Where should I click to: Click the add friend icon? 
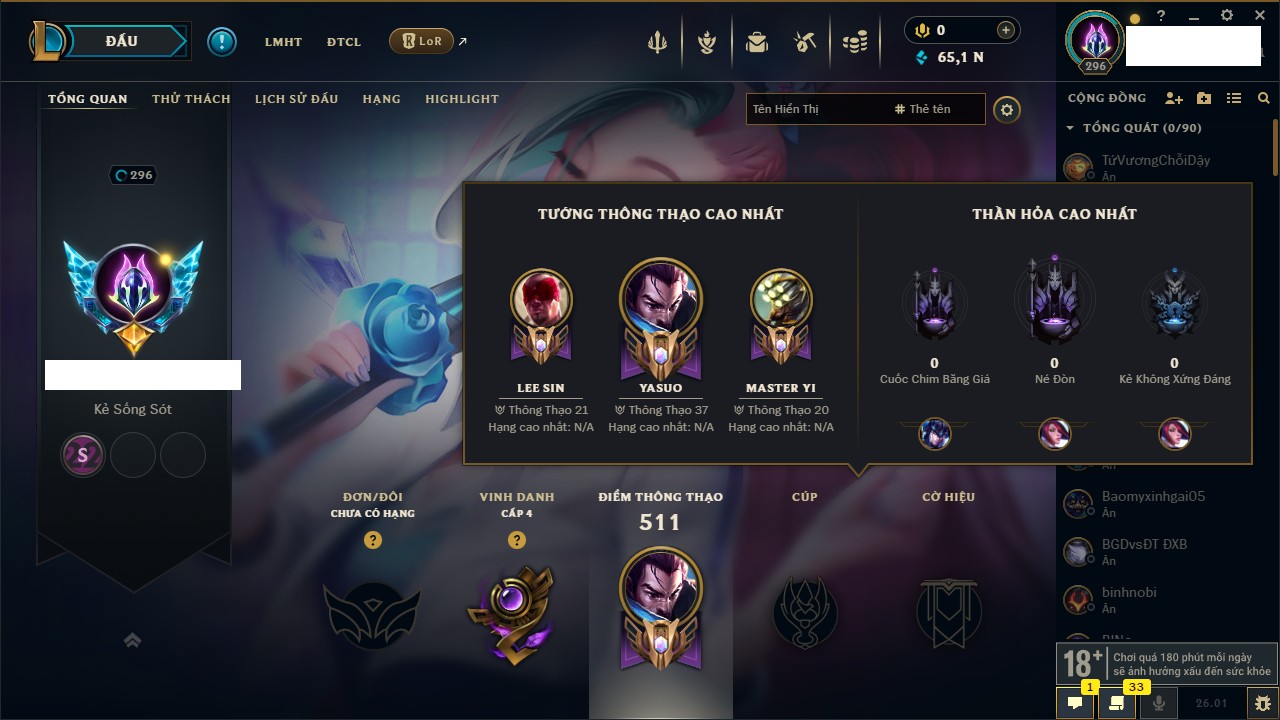[1174, 98]
